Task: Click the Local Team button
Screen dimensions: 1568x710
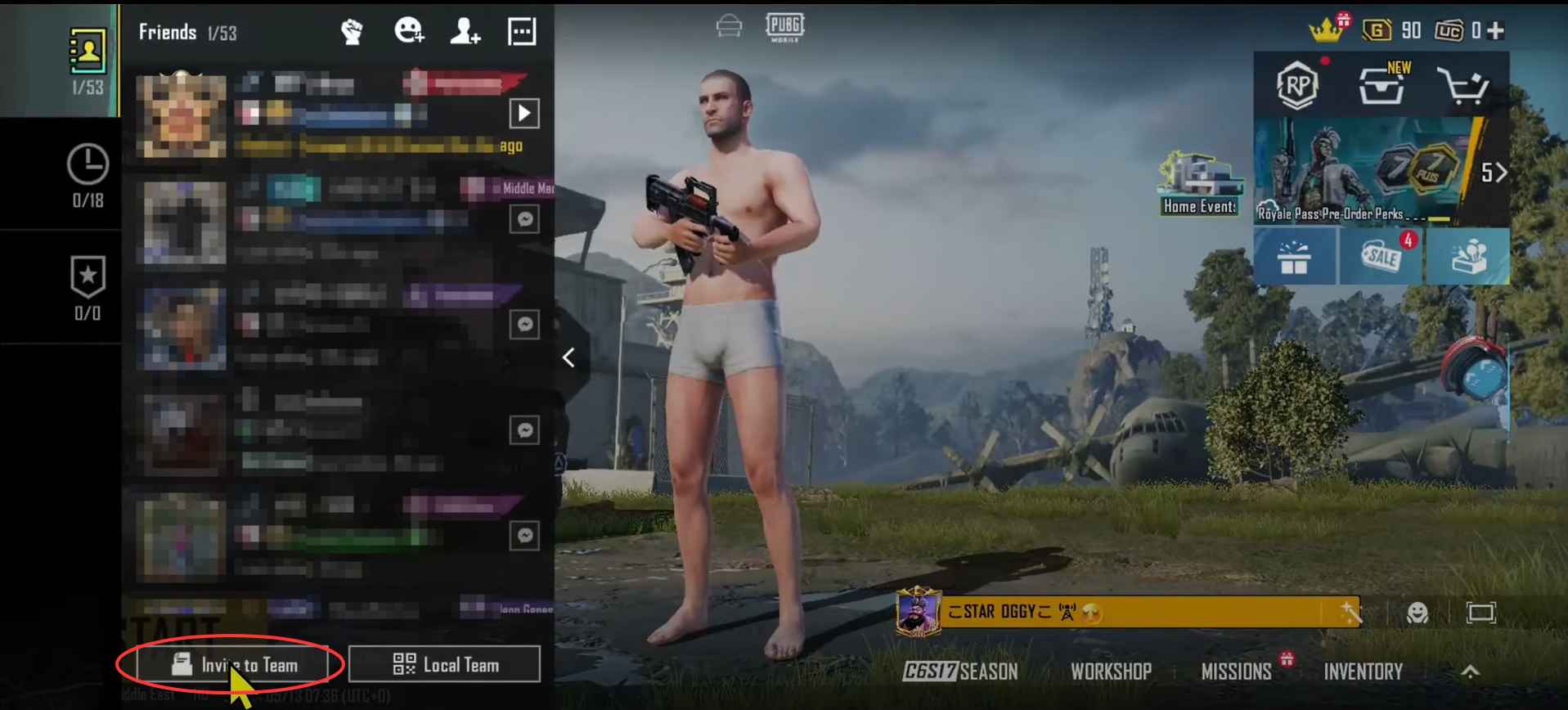Action: pyautogui.click(x=445, y=664)
